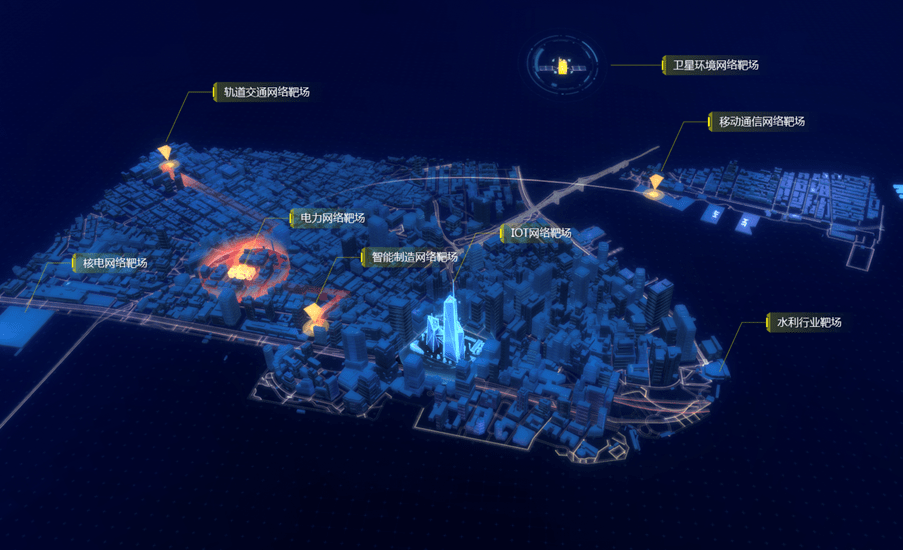This screenshot has width=903, height=550.
Task: Open the 卫星环境网络靶场 label
Action: (715, 65)
